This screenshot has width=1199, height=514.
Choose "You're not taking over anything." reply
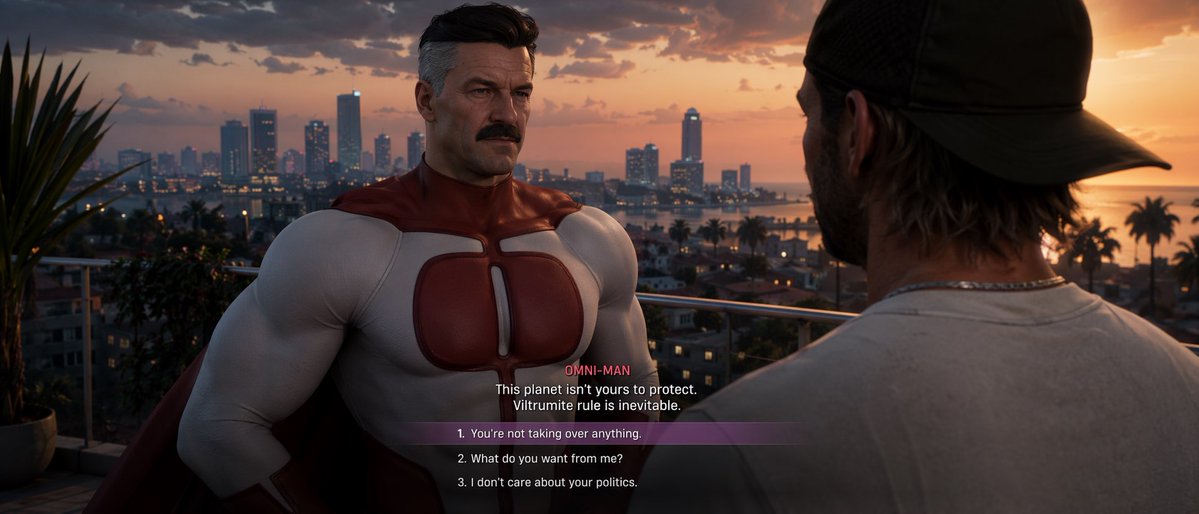point(549,434)
